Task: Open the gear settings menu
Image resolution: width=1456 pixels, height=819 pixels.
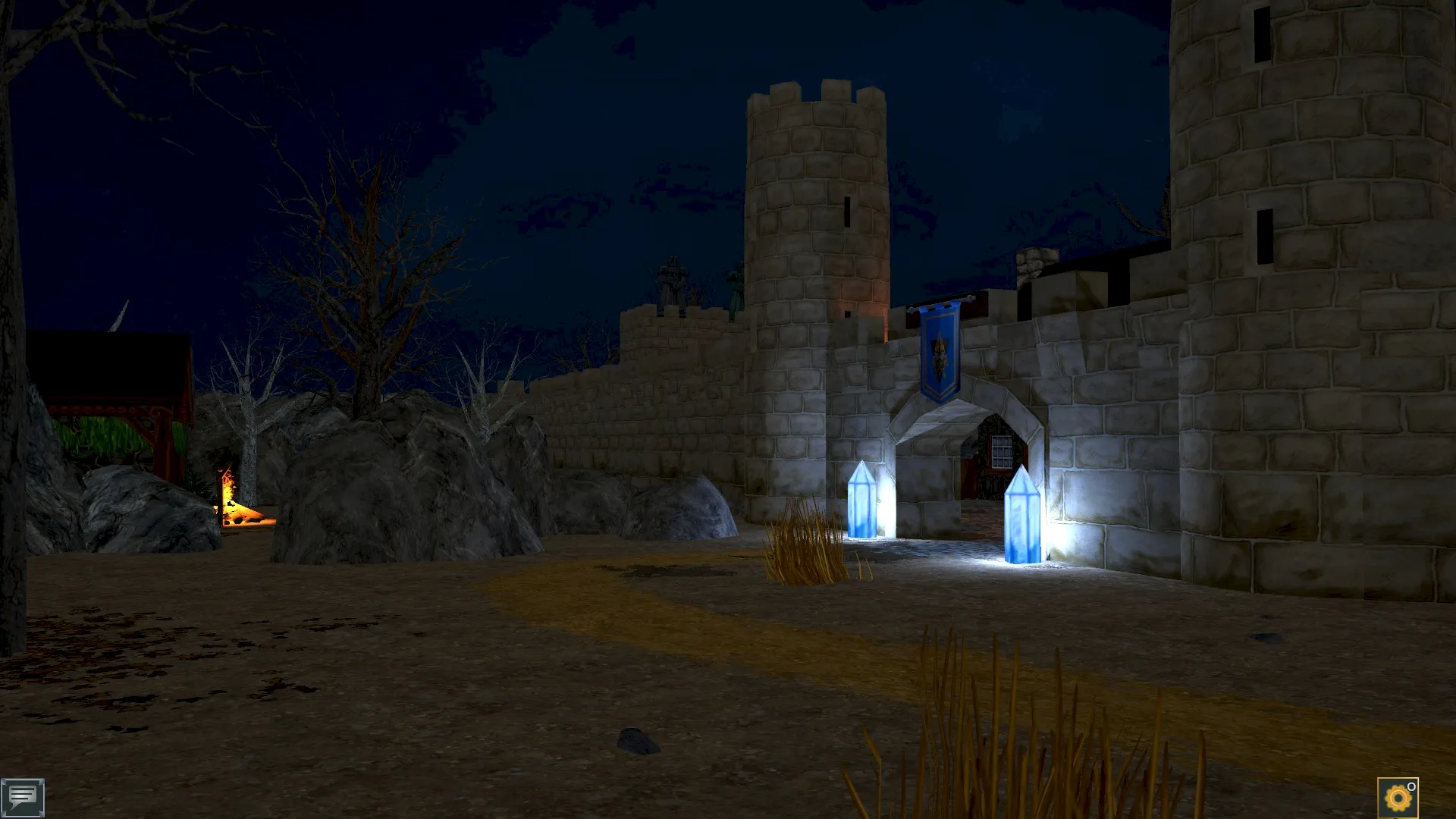Action: click(1397, 798)
